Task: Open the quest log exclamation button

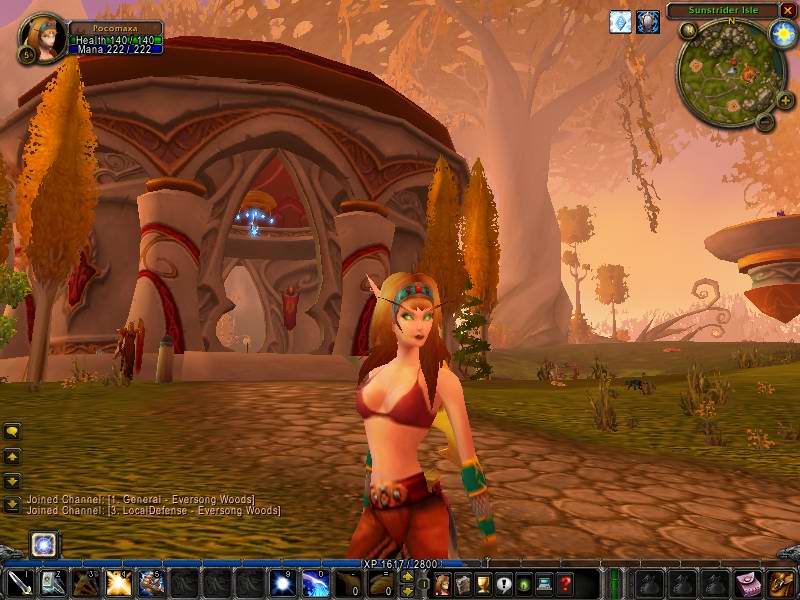Action: click(x=504, y=583)
